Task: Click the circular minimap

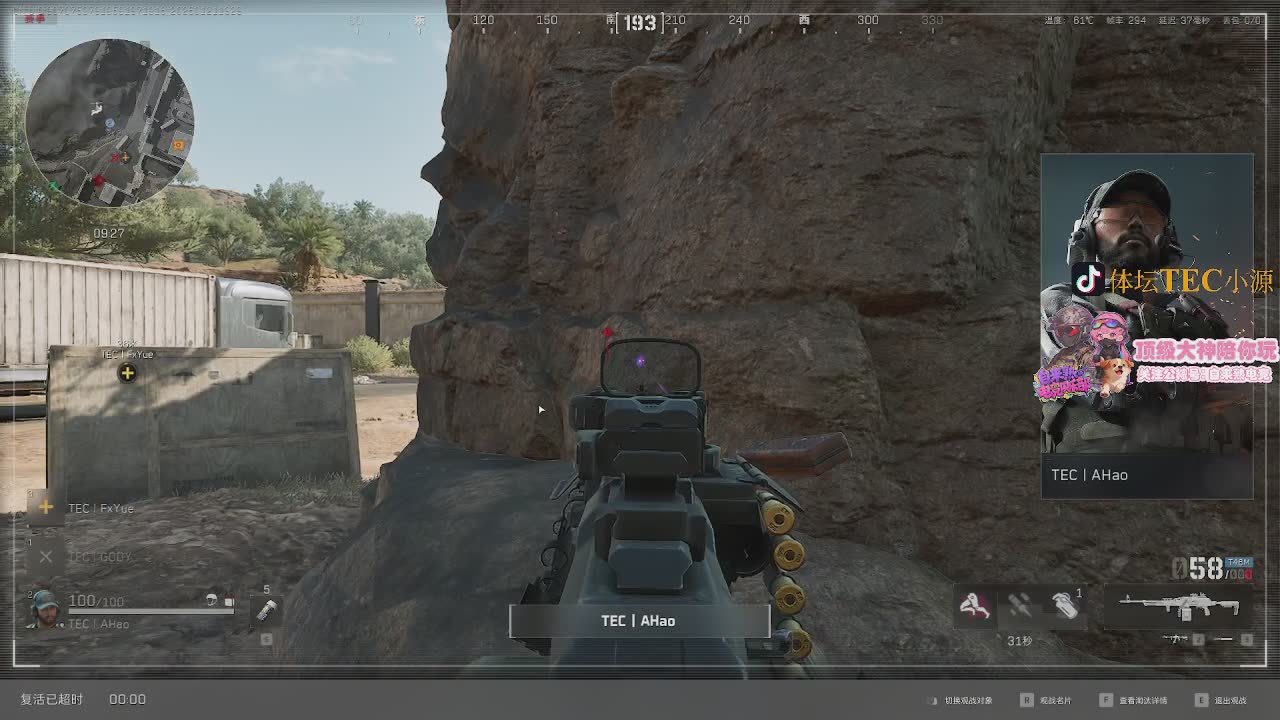Action: click(x=109, y=122)
